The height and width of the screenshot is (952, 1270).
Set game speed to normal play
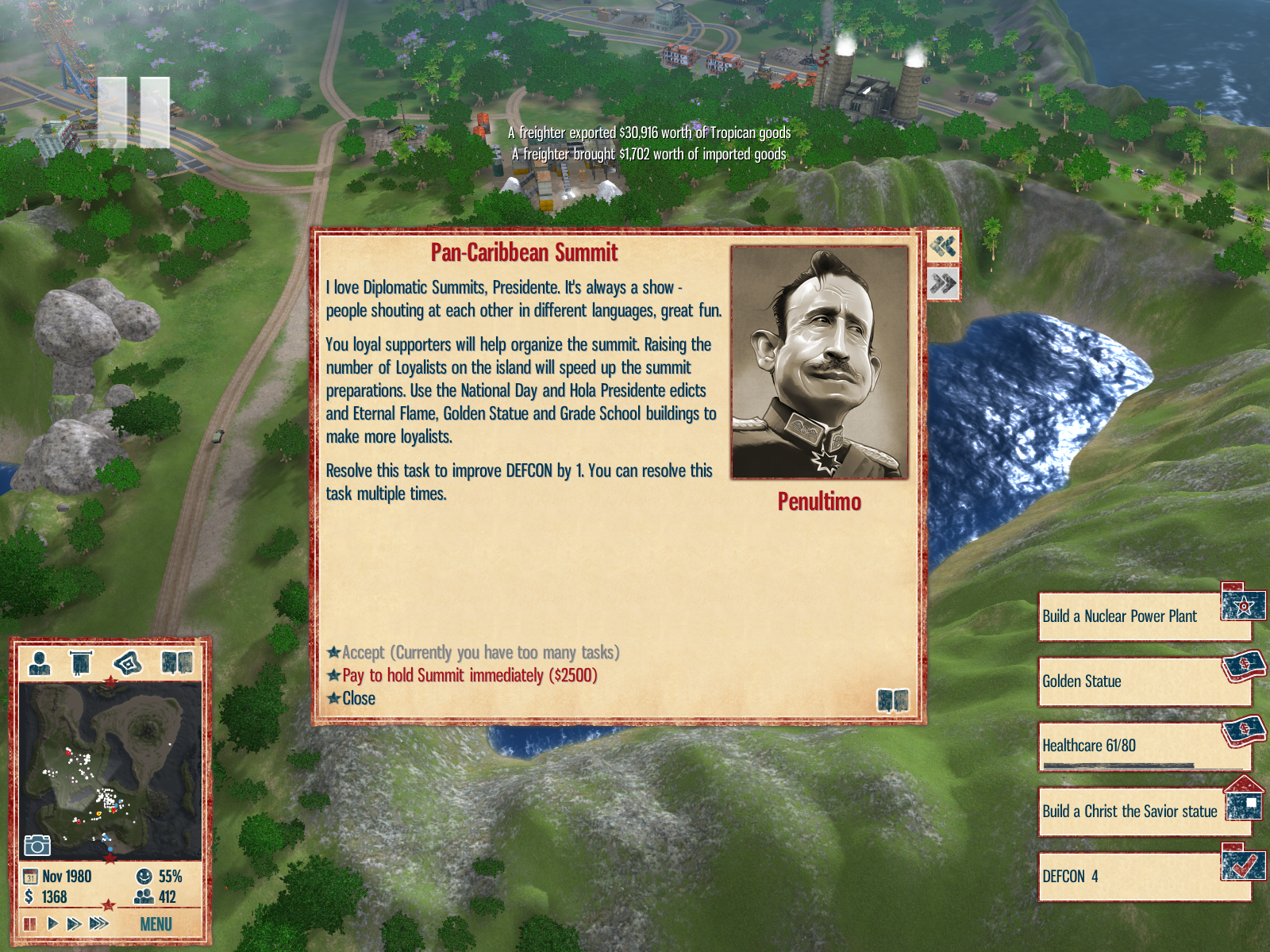[52, 924]
